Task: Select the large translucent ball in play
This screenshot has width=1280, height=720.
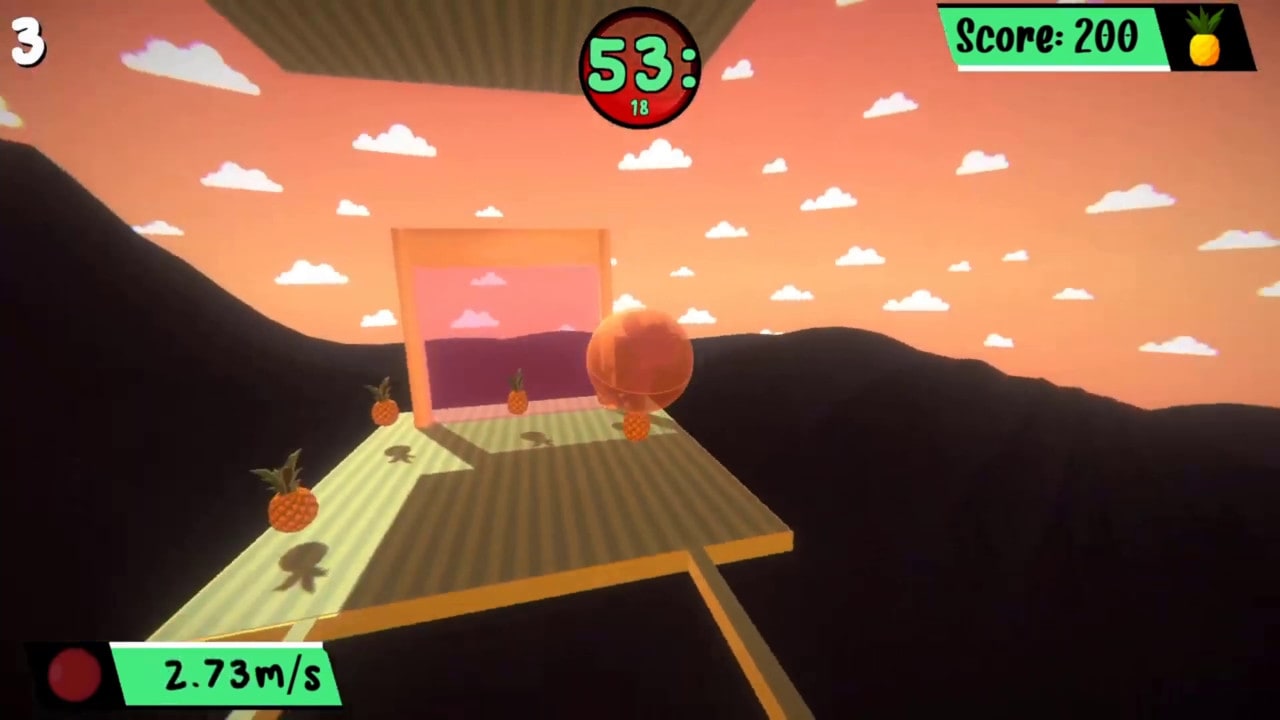Action: point(641,360)
